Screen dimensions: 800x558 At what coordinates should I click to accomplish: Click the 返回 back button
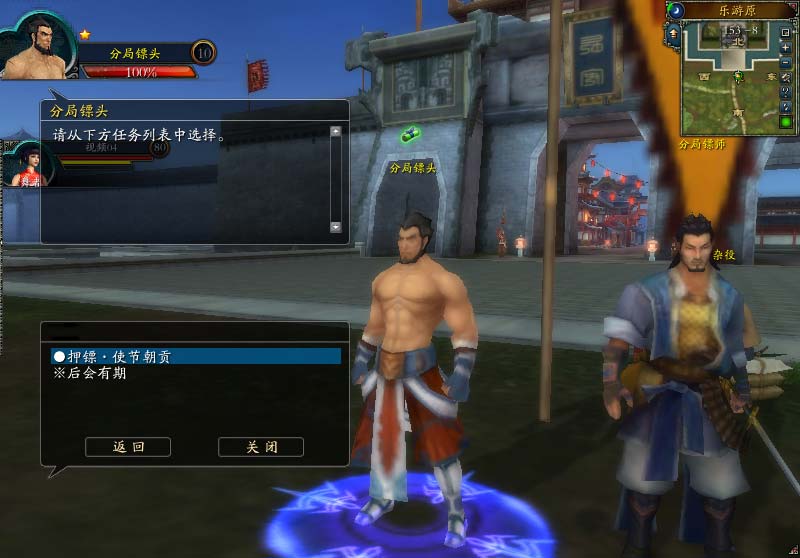coord(128,447)
